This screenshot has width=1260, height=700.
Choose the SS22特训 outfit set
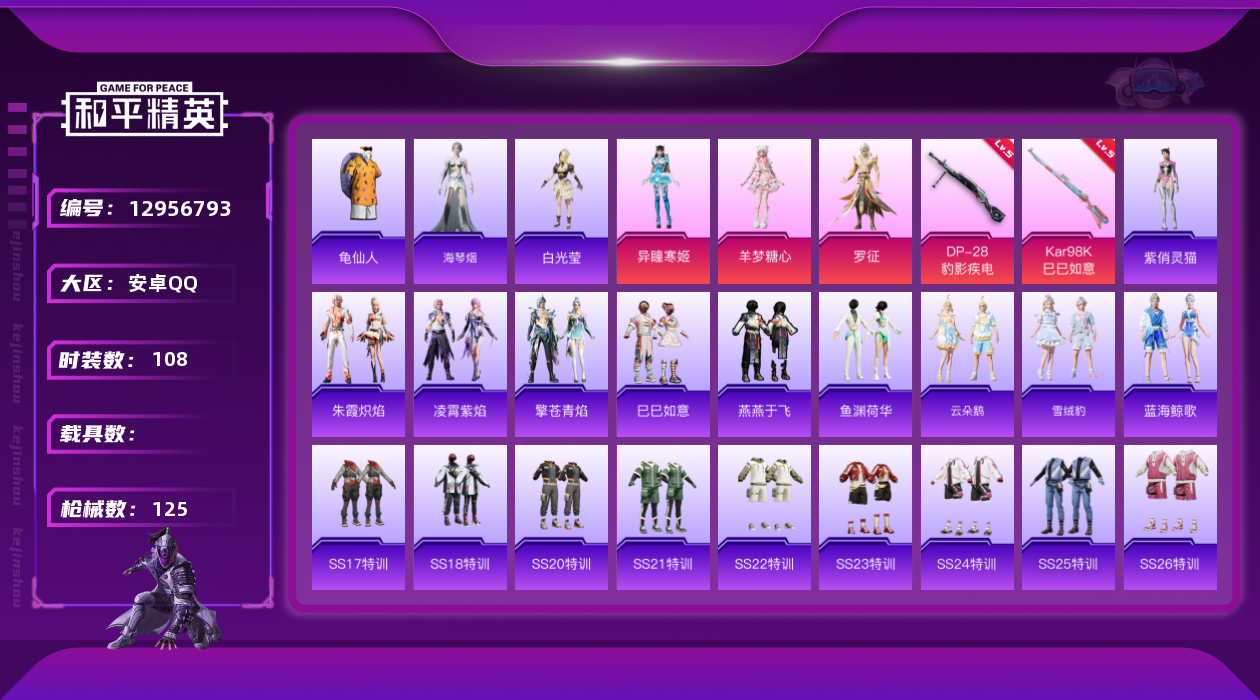click(764, 517)
